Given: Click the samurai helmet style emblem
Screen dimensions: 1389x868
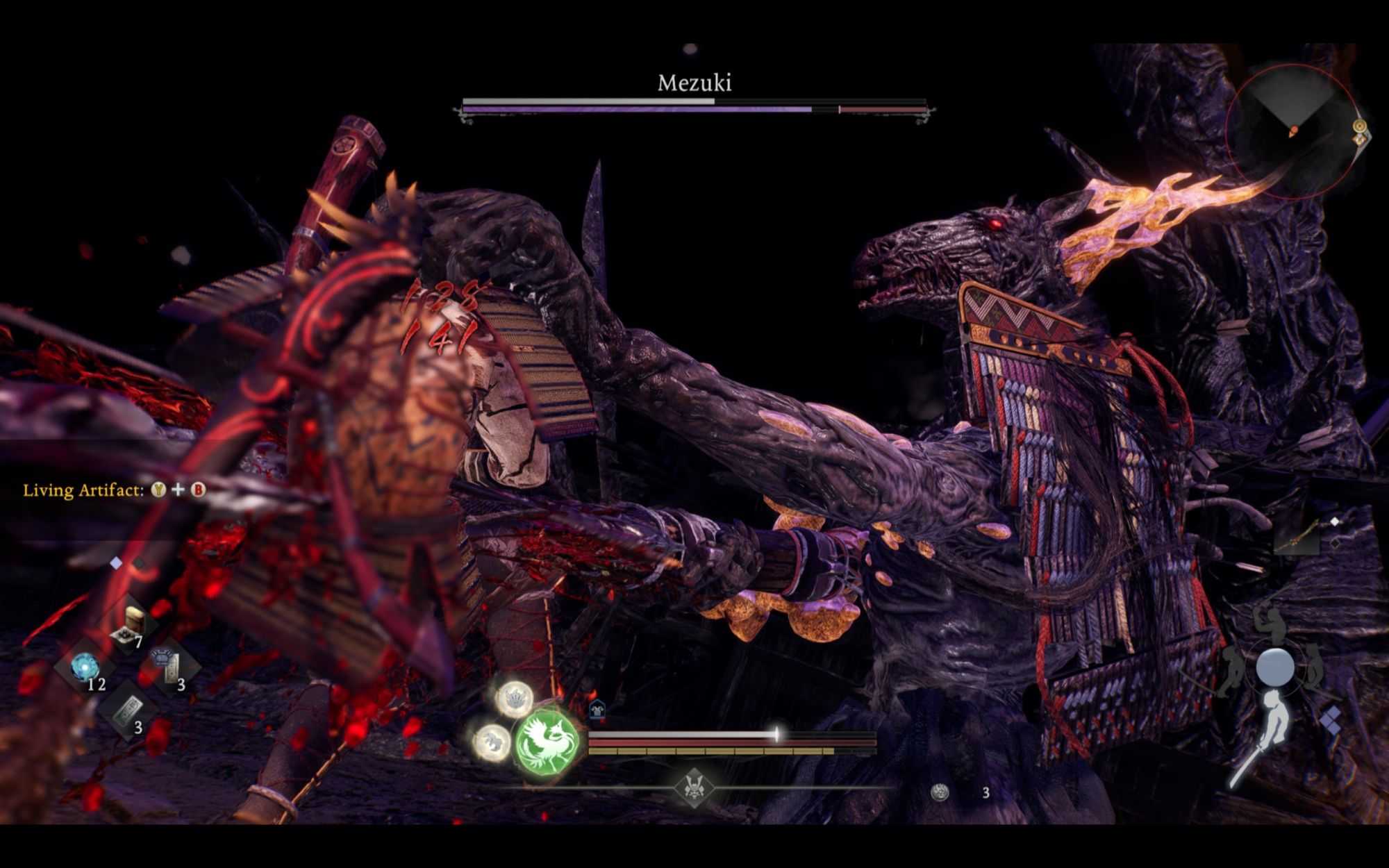Looking at the screenshot, I should [694, 787].
